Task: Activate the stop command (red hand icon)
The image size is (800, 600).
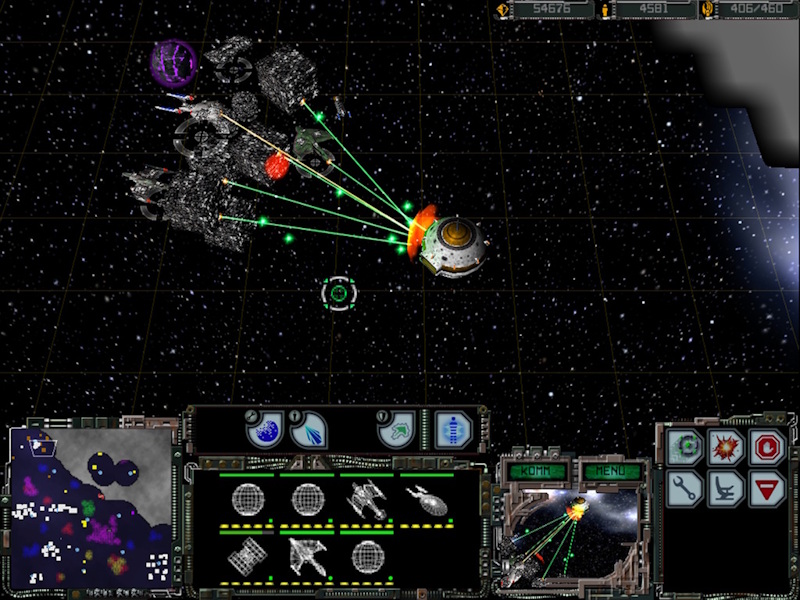Action: (768, 447)
